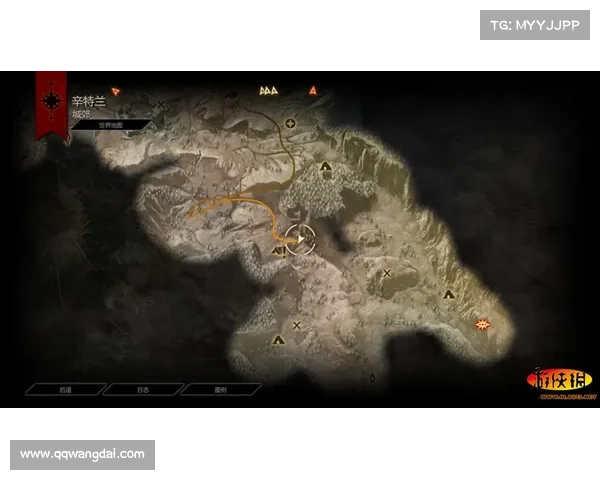Click the red compass banner emblem
The image size is (600, 480).
(50, 100)
